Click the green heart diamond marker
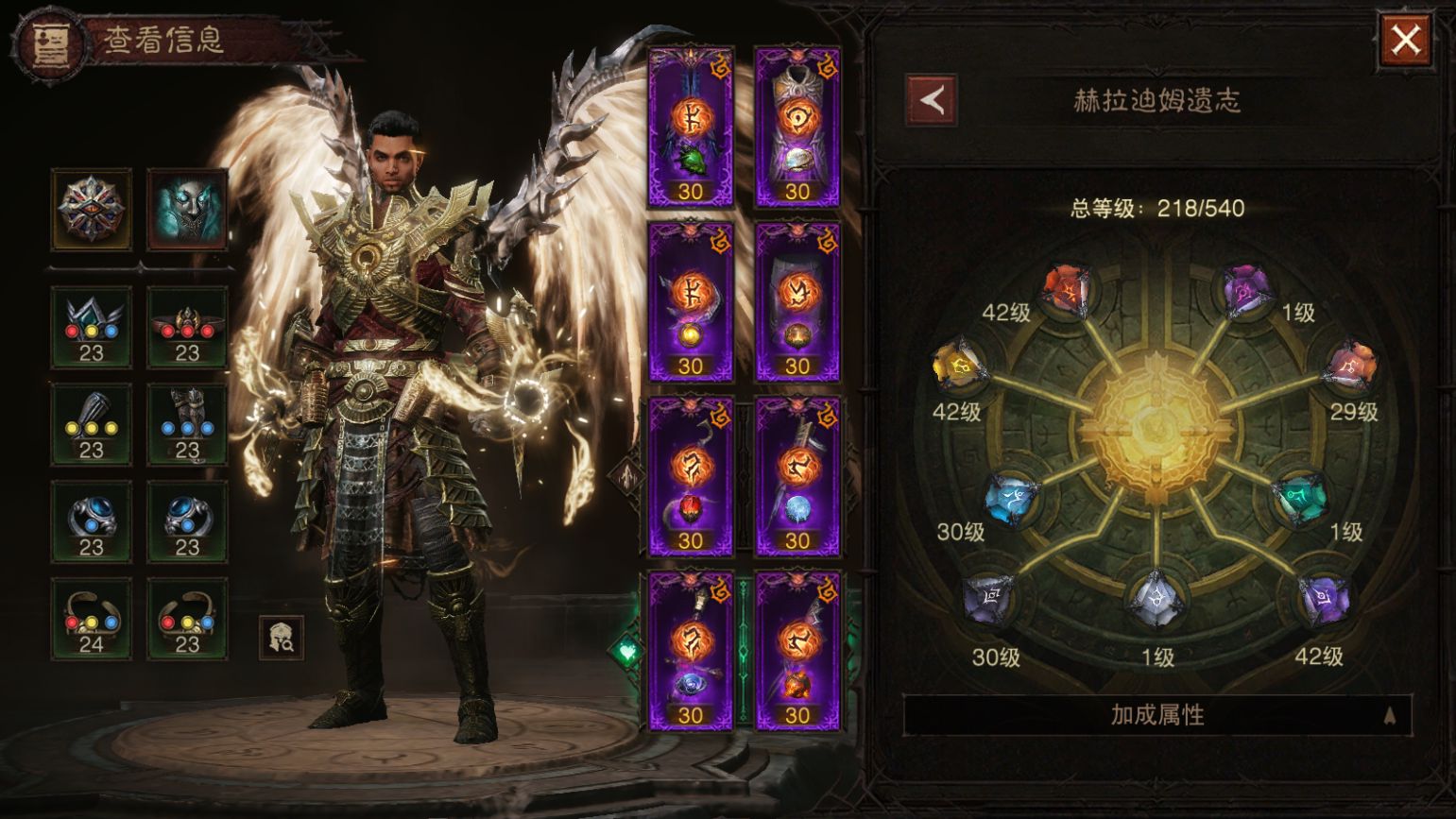1456x819 pixels. pyautogui.click(x=627, y=651)
